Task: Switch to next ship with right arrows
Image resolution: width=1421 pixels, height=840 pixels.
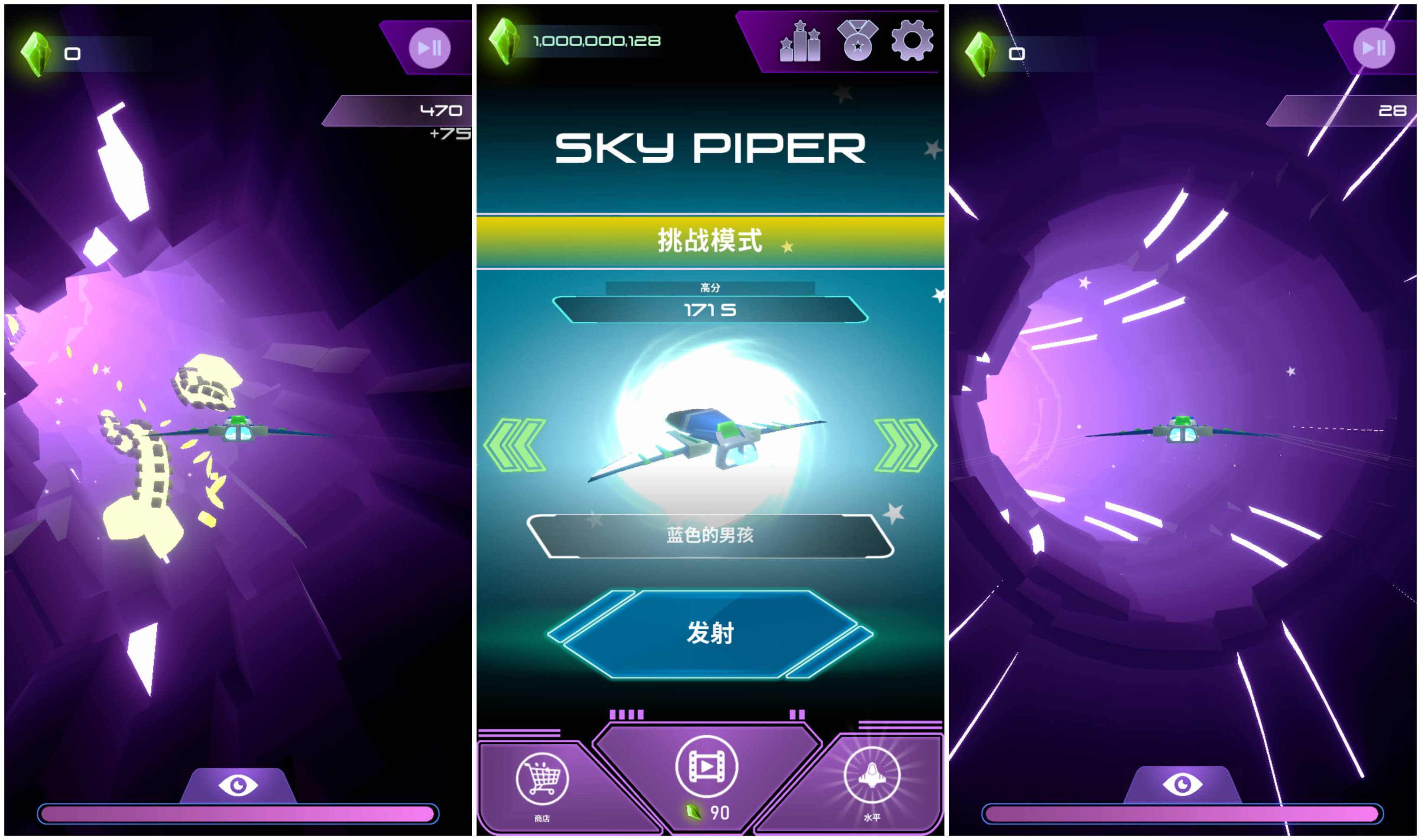Action: 905,445
